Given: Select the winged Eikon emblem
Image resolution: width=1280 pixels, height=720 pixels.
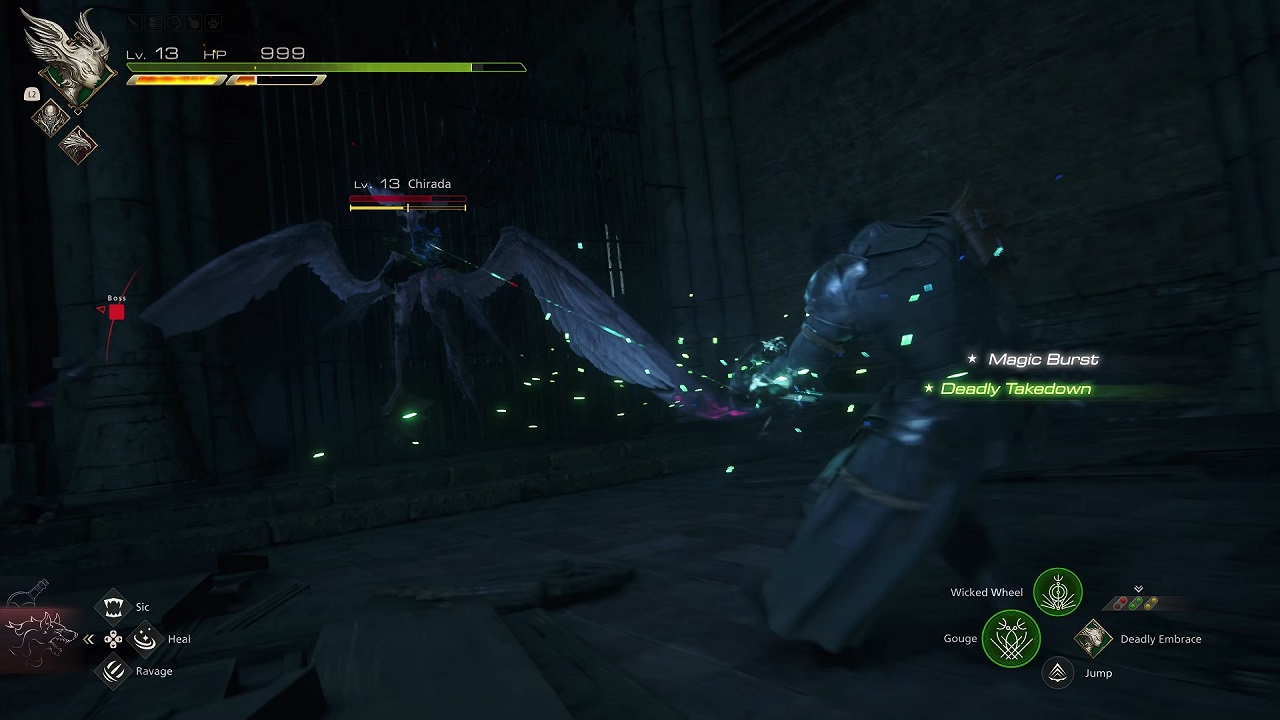Looking at the screenshot, I should click(x=70, y=62).
